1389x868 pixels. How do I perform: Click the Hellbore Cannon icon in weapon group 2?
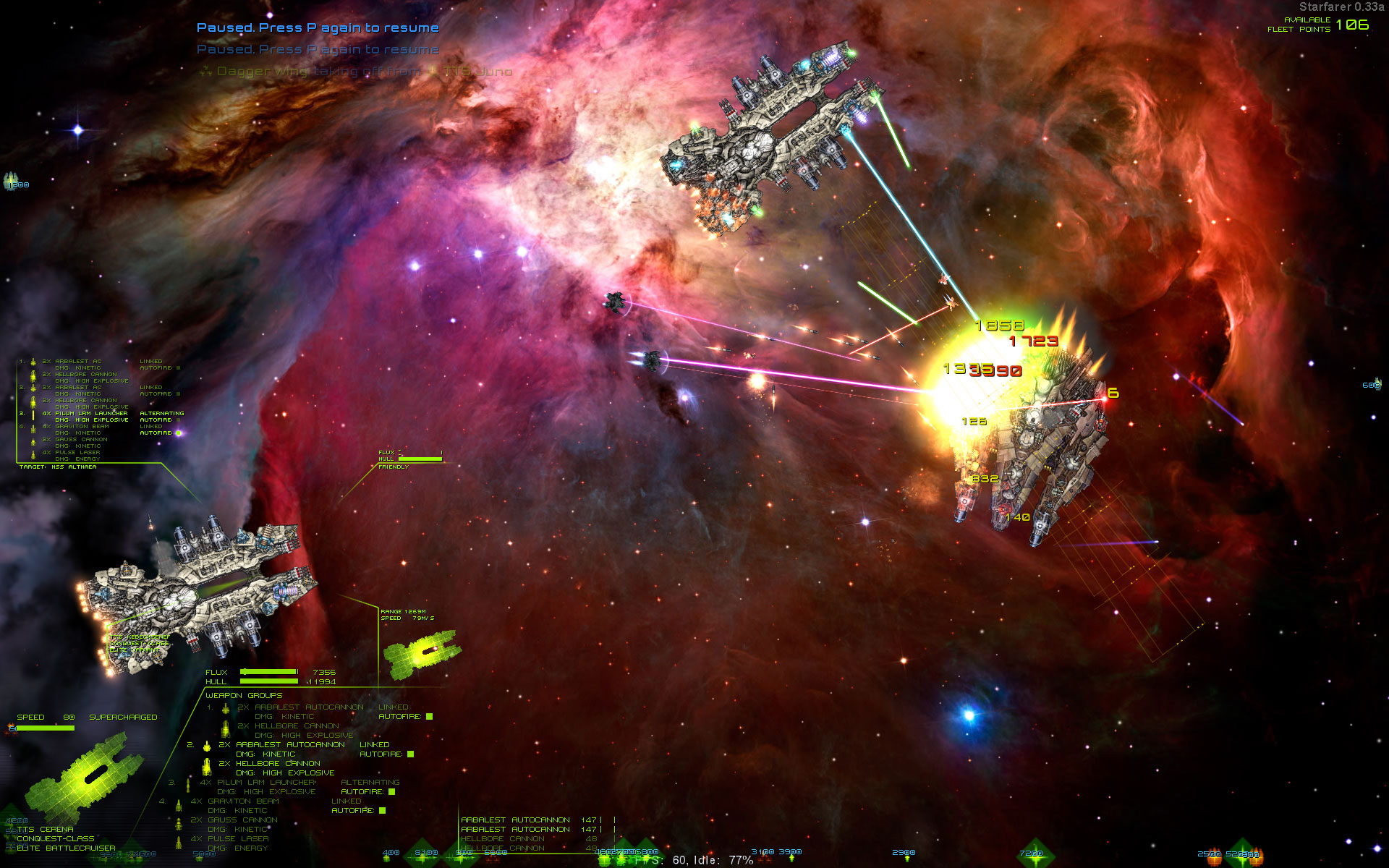[x=207, y=767]
